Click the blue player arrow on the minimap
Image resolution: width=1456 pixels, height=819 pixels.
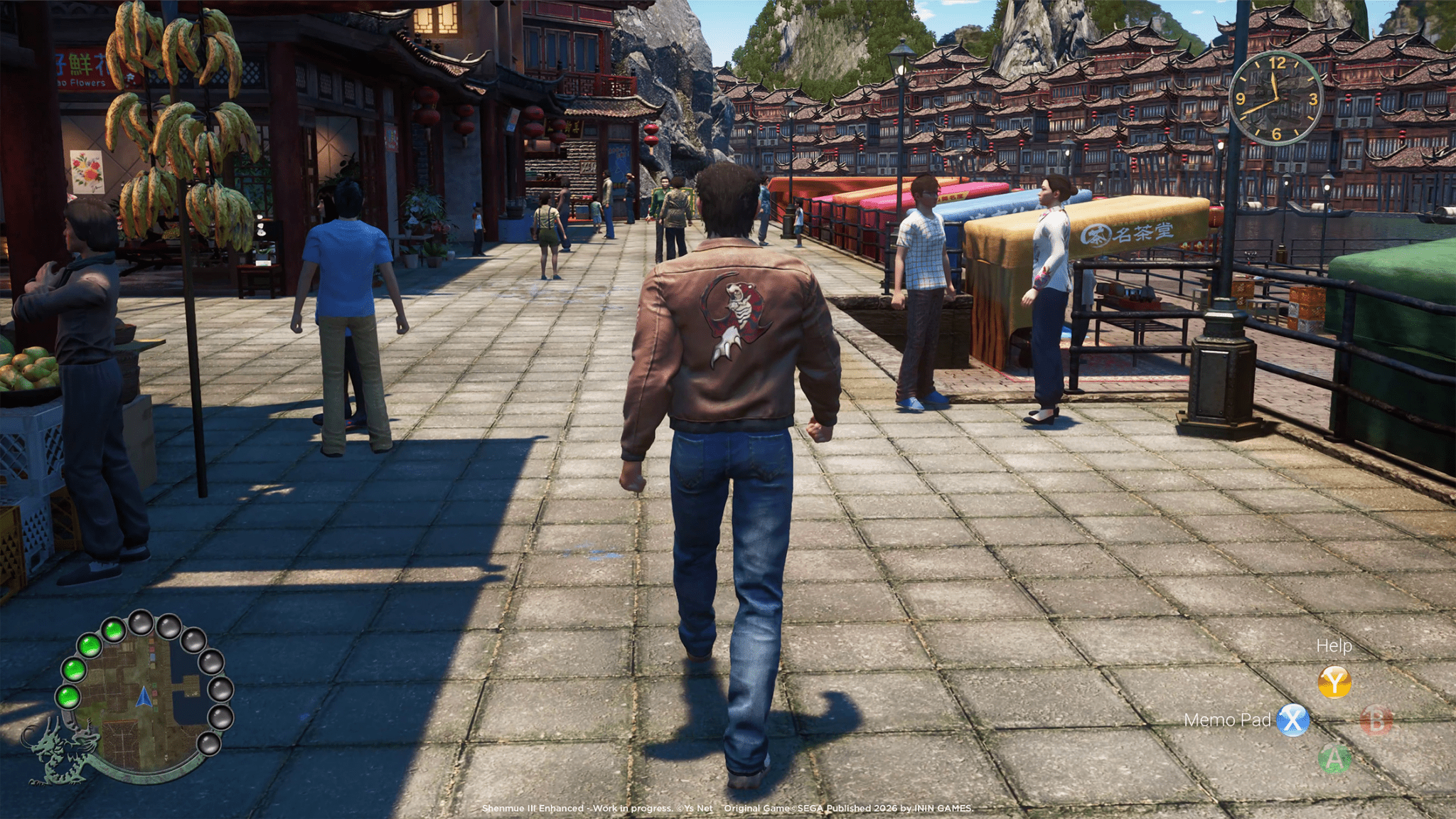(x=144, y=695)
